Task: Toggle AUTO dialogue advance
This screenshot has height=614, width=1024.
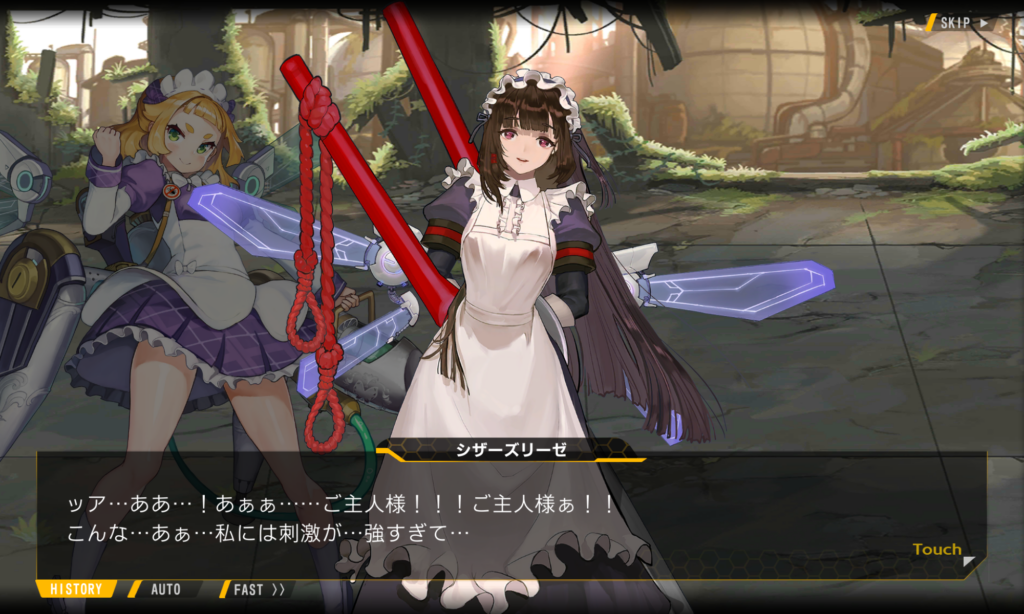Action: coord(165,589)
